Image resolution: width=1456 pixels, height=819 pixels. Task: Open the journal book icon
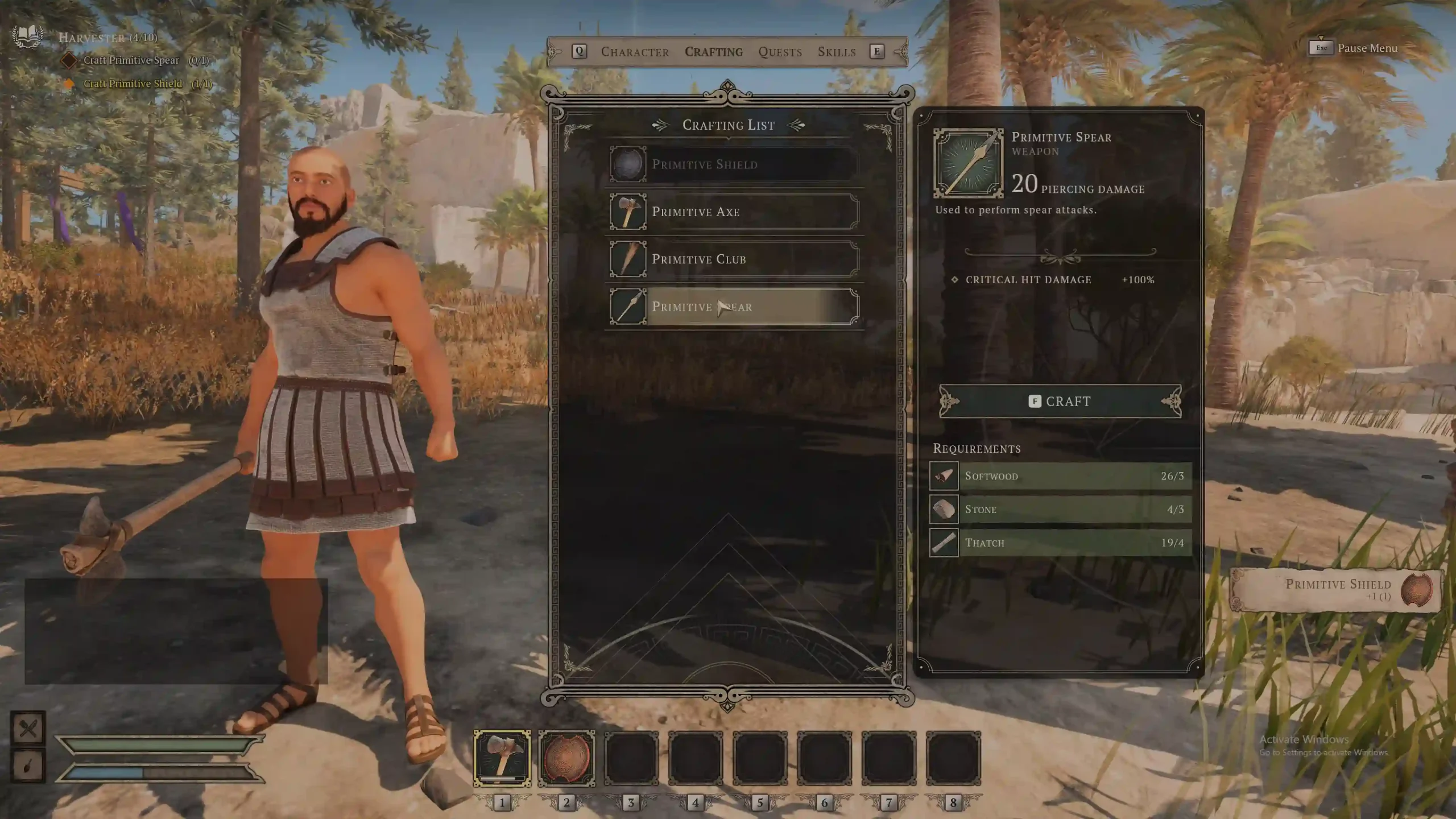click(27, 36)
